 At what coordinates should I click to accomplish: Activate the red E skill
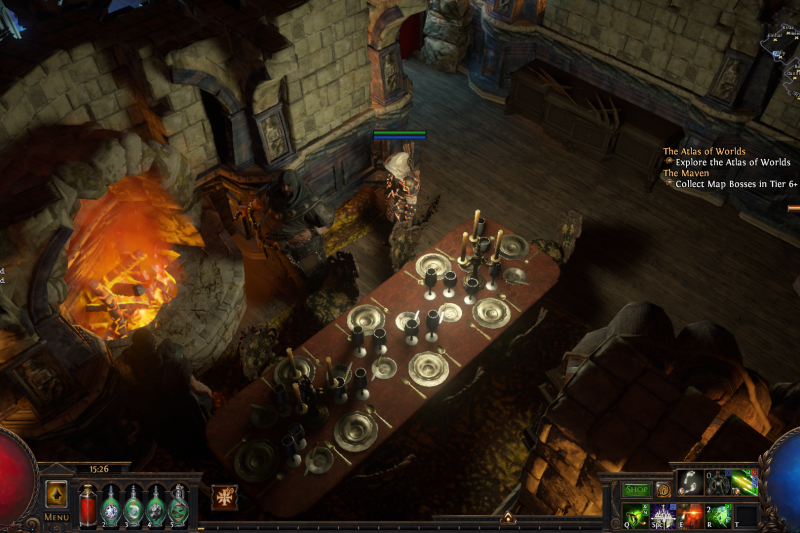[690, 516]
